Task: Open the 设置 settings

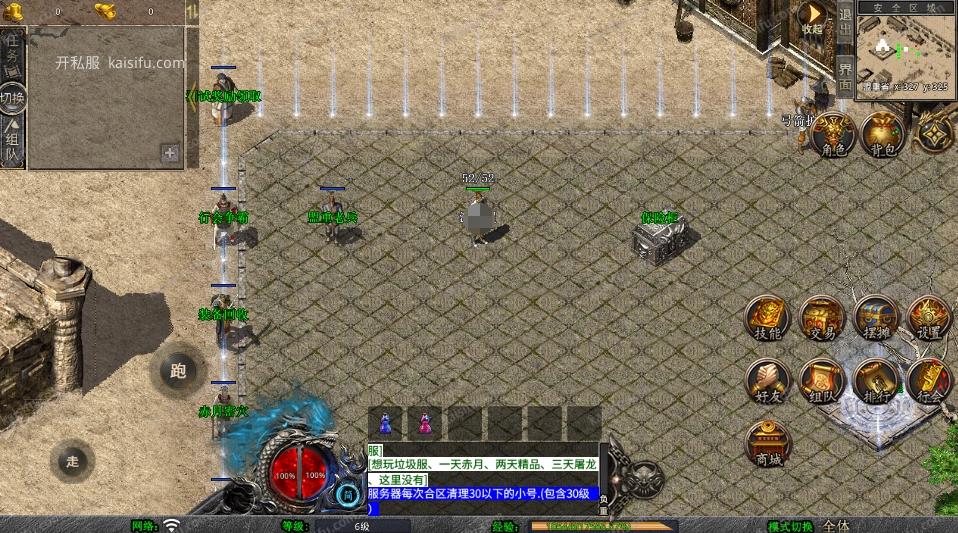Action: click(929, 318)
